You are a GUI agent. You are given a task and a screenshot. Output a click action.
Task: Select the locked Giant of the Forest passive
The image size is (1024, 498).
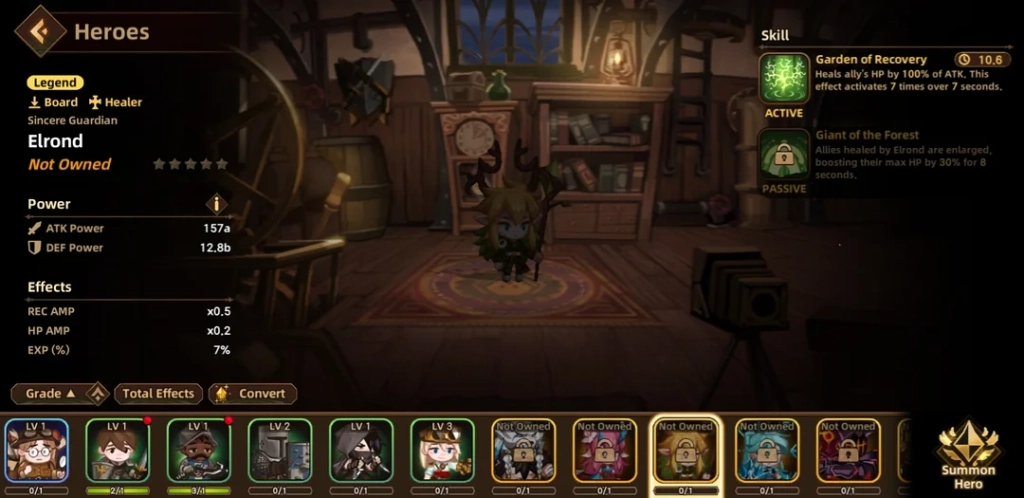[x=784, y=155]
